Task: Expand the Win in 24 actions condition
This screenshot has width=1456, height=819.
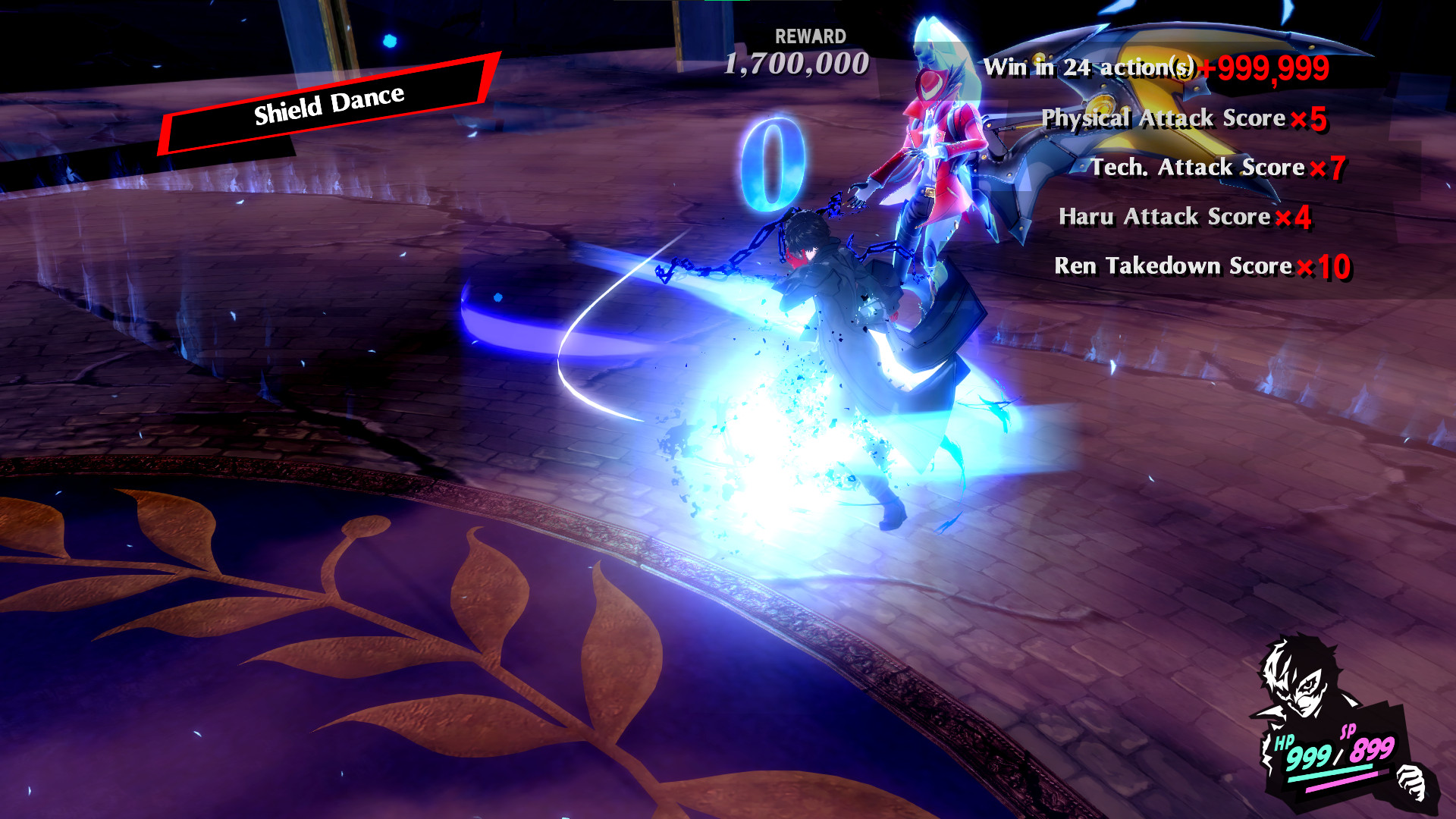Action: (1092, 67)
